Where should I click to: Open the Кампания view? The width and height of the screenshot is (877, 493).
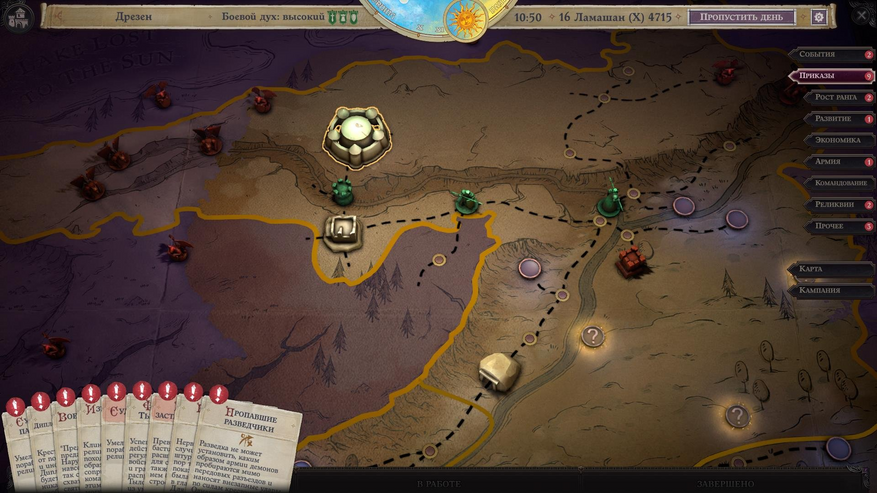pyautogui.click(x=832, y=290)
